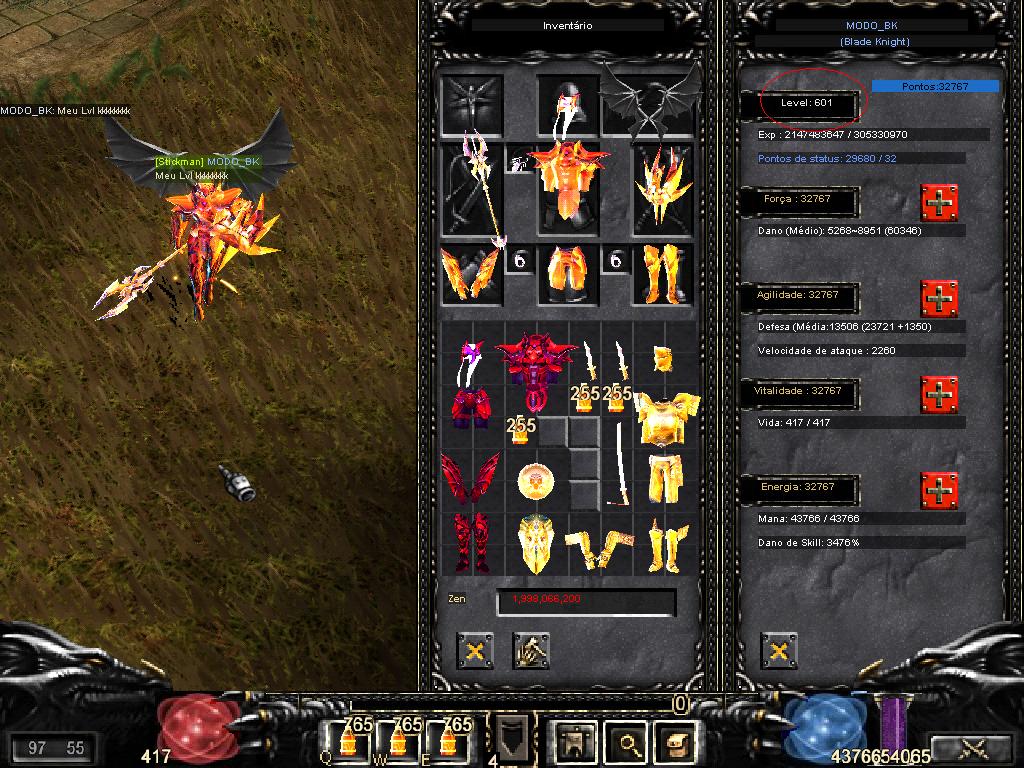Add a point to Força

tap(939, 203)
